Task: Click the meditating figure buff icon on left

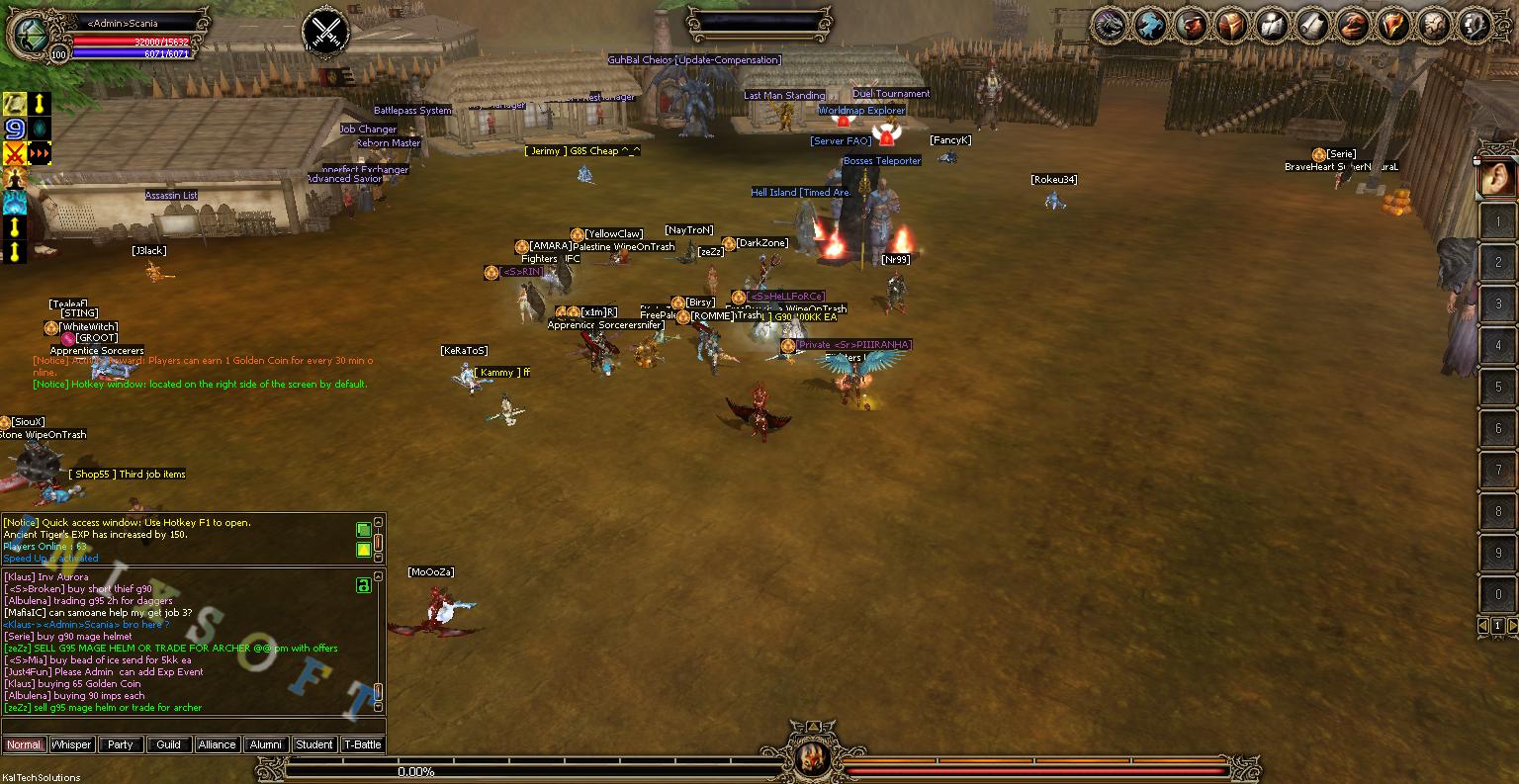Action: 14,178
